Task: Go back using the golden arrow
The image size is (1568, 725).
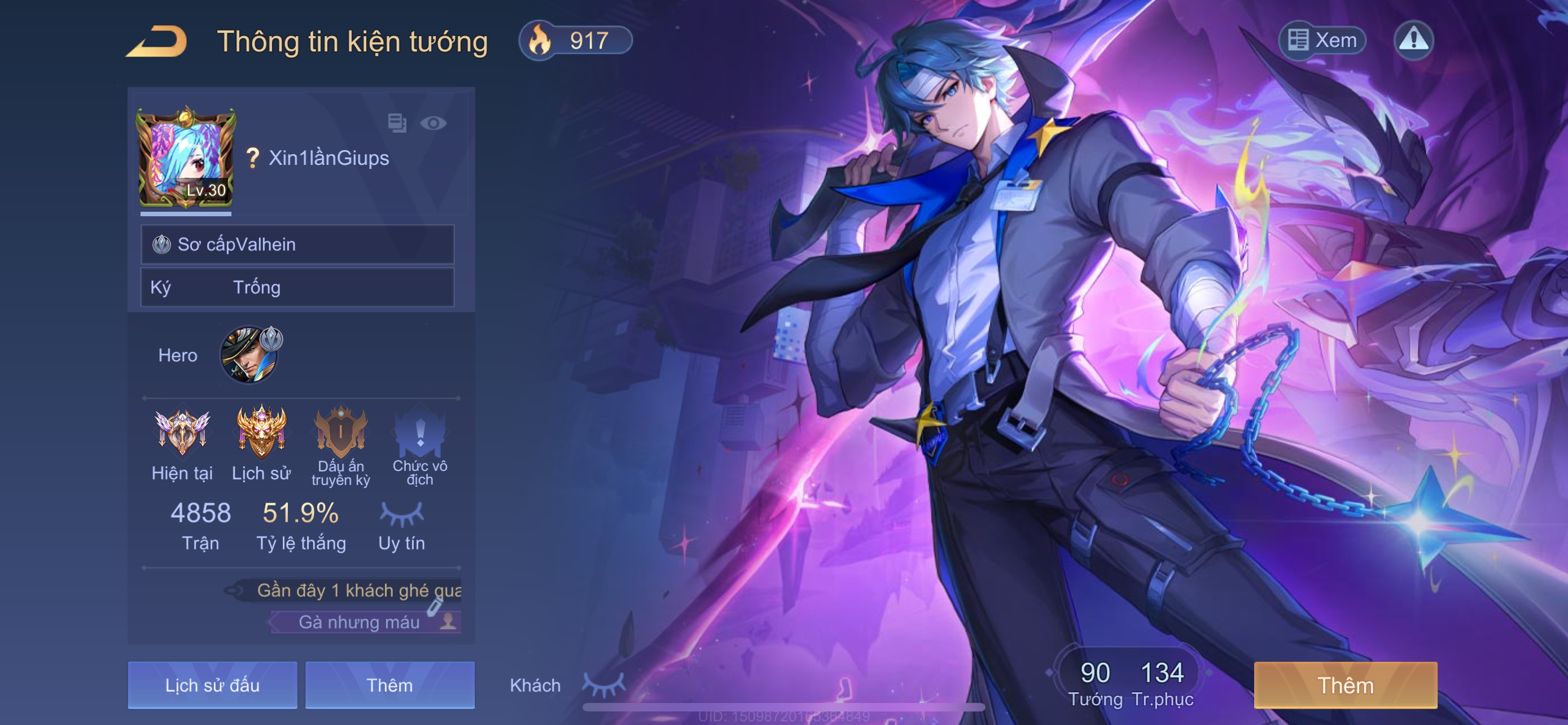Action: coord(157,41)
